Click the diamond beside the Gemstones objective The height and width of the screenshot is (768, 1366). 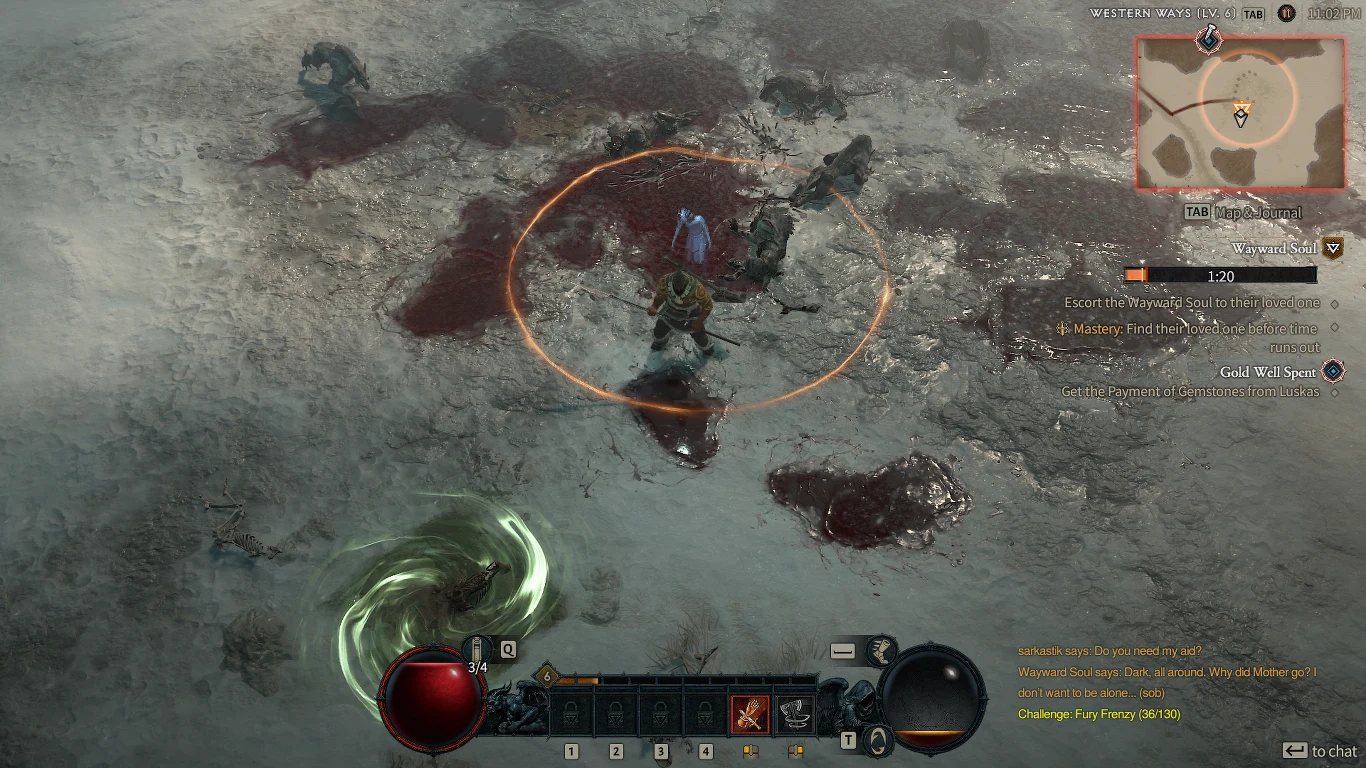point(1334,391)
